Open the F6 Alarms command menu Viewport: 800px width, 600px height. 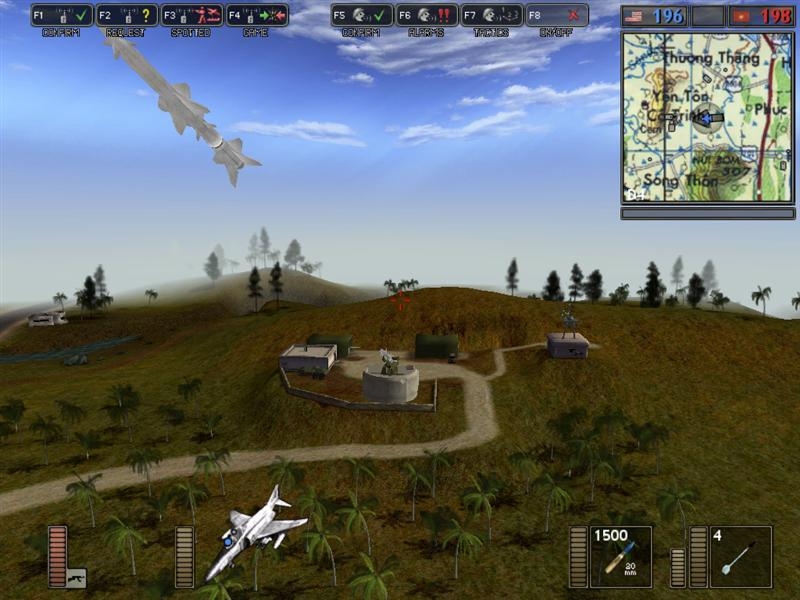[427, 16]
